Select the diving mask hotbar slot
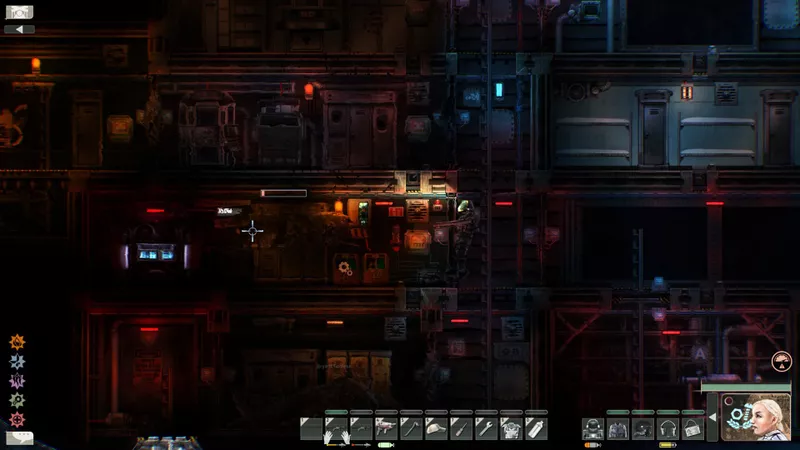 pyautogui.click(x=436, y=428)
